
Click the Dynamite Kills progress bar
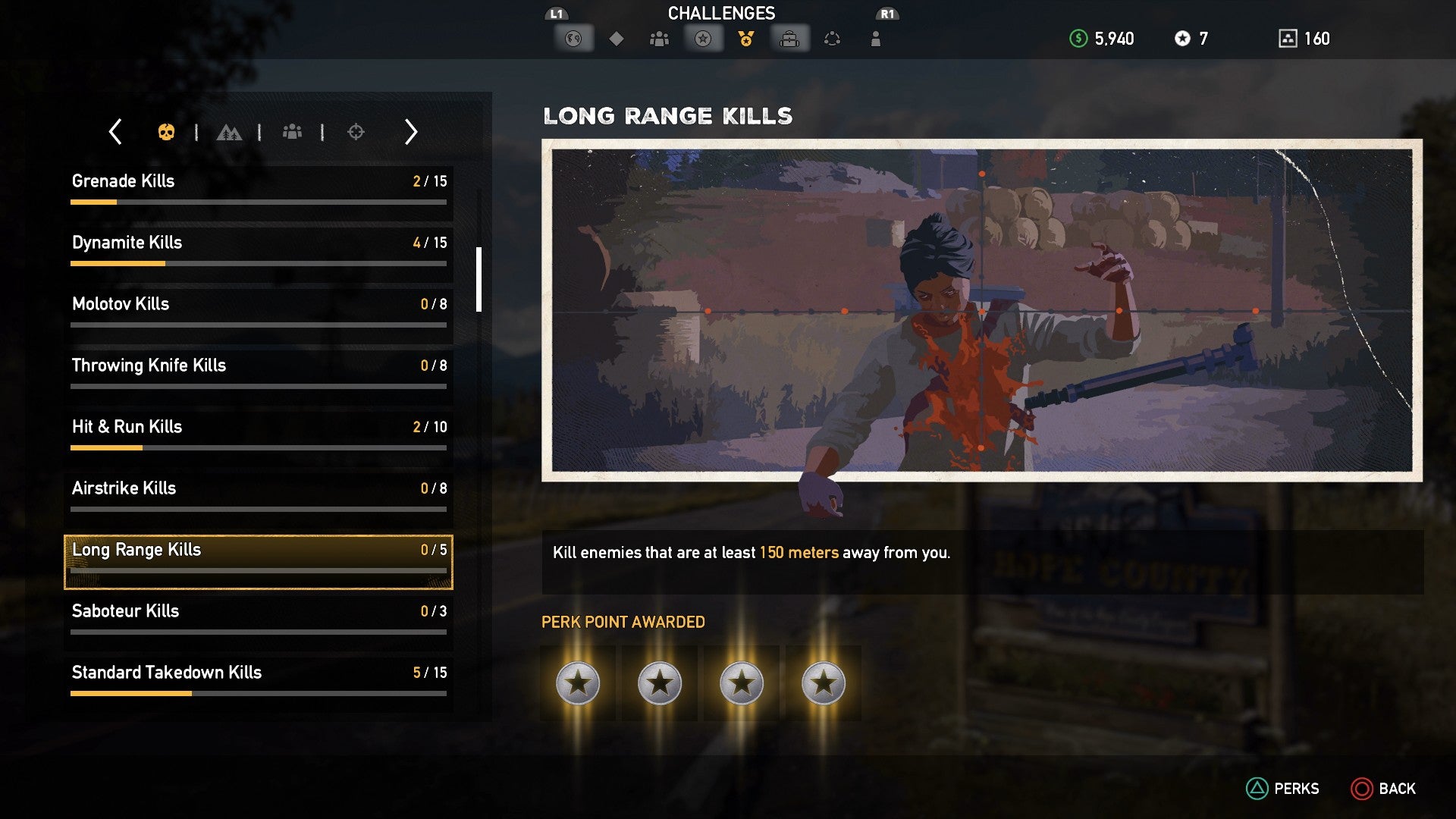(x=258, y=263)
